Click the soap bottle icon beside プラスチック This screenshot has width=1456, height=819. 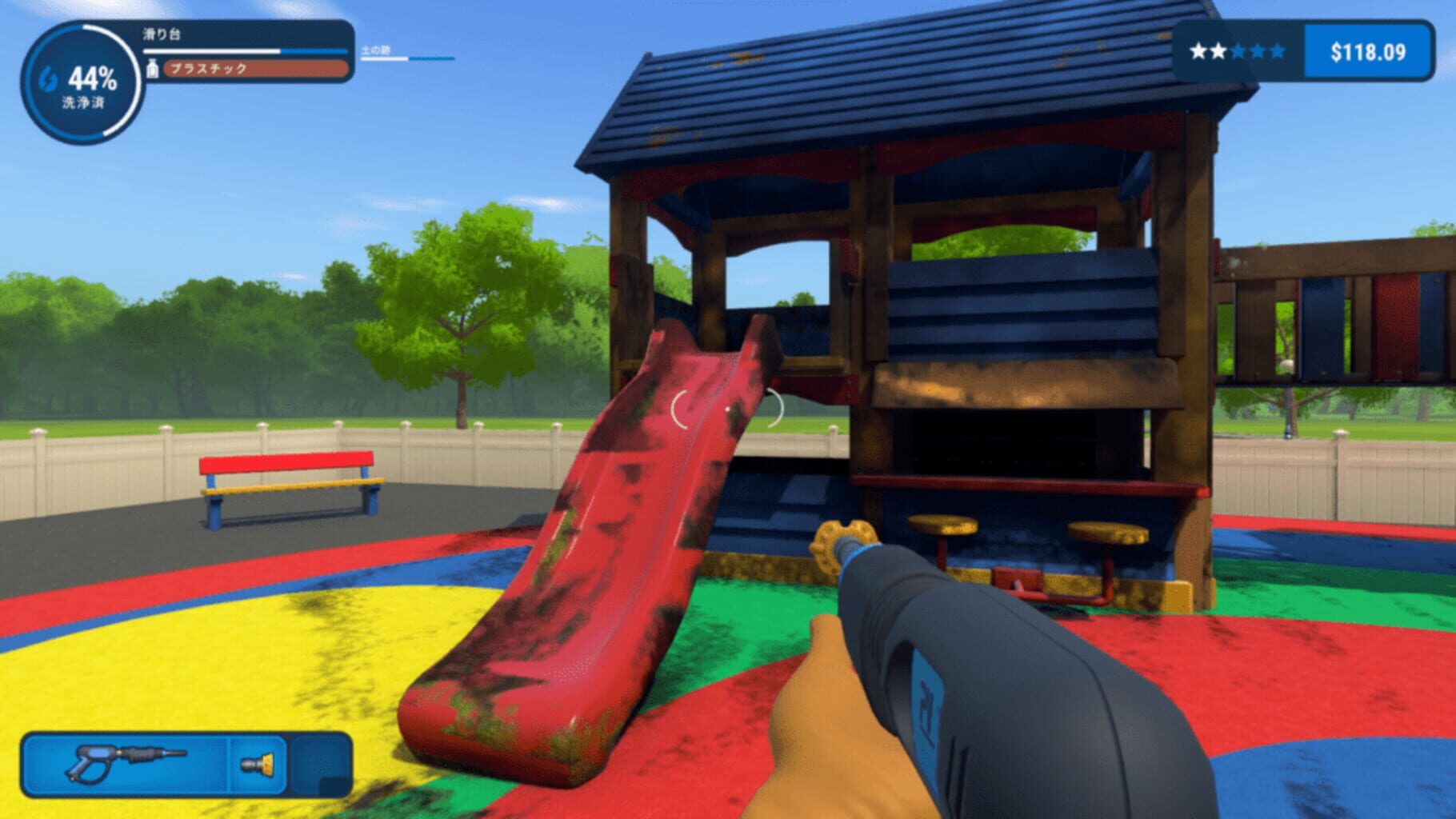click(x=151, y=70)
